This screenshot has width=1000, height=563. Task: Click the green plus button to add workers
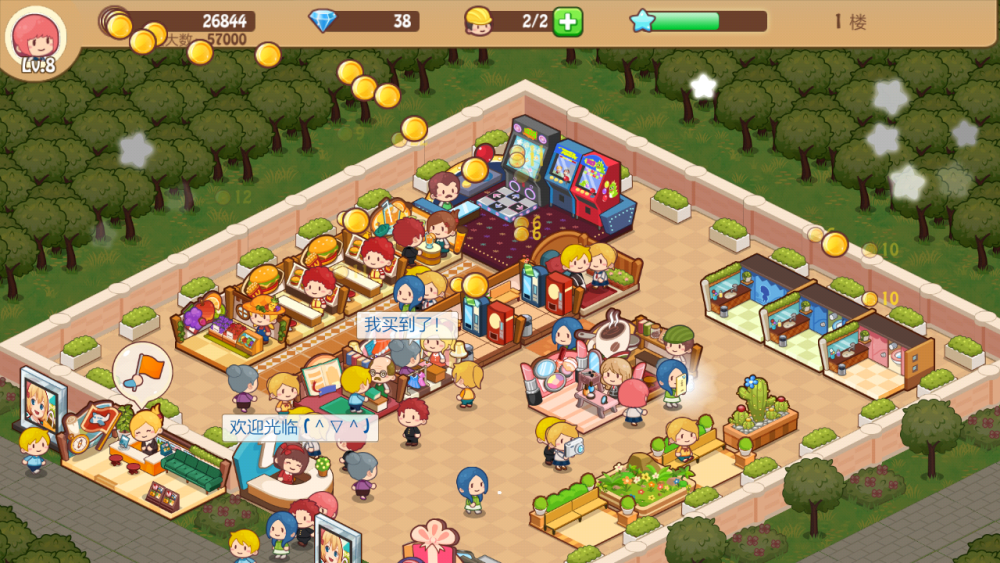[x=567, y=21]
